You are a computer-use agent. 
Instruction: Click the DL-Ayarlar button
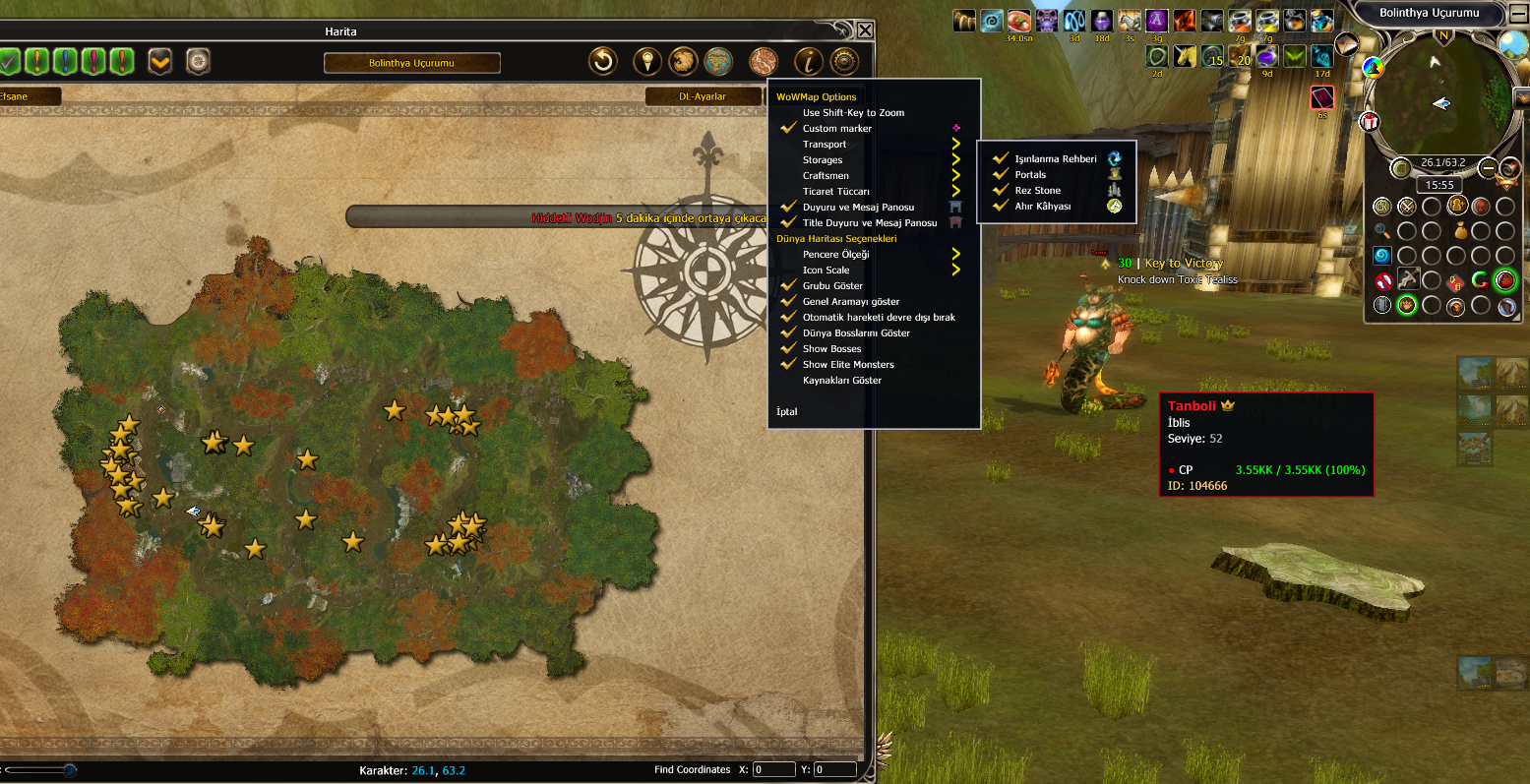(703, 96)
